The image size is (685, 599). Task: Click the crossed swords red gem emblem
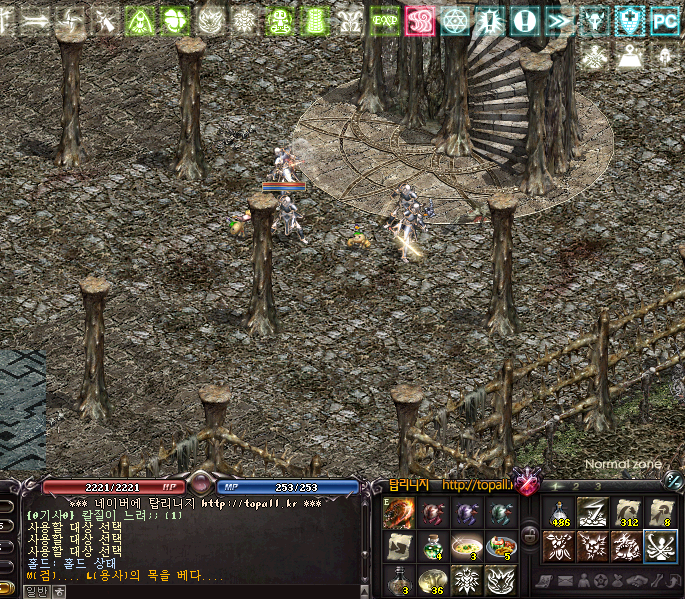[525, 483]
